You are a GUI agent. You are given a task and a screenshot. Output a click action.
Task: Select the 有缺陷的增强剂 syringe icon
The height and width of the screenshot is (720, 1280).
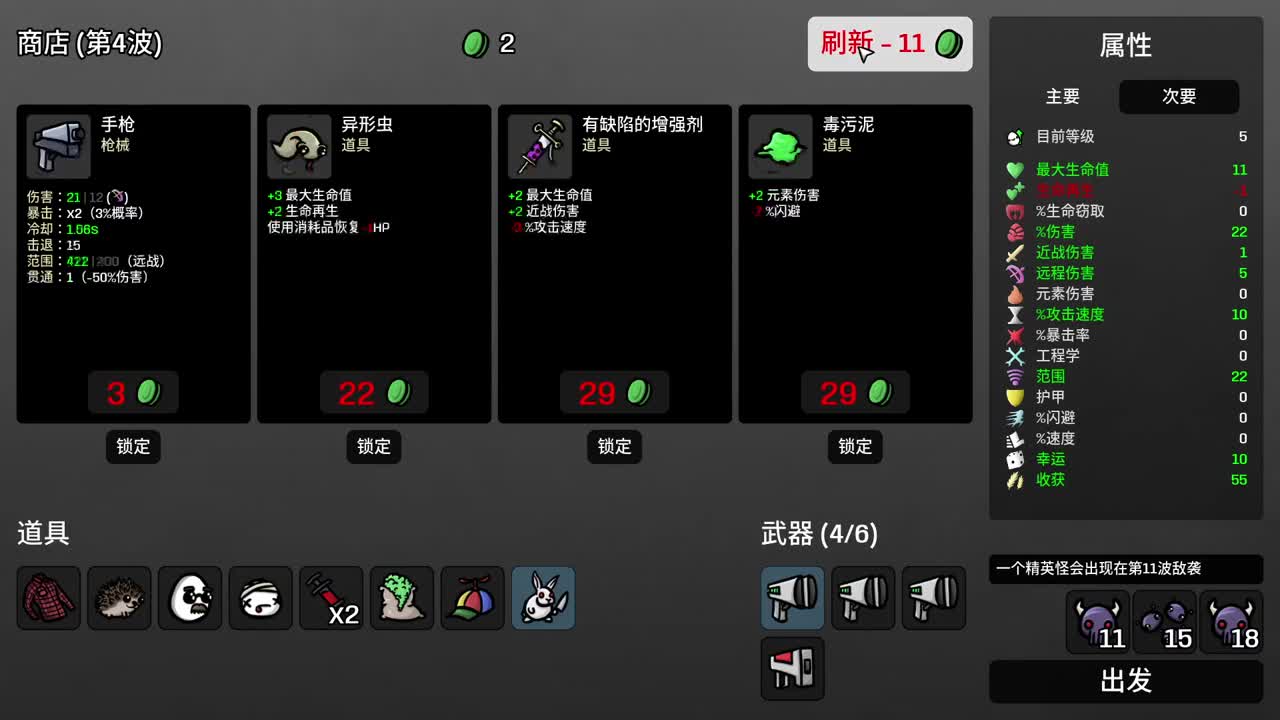(x=539, y=144)
